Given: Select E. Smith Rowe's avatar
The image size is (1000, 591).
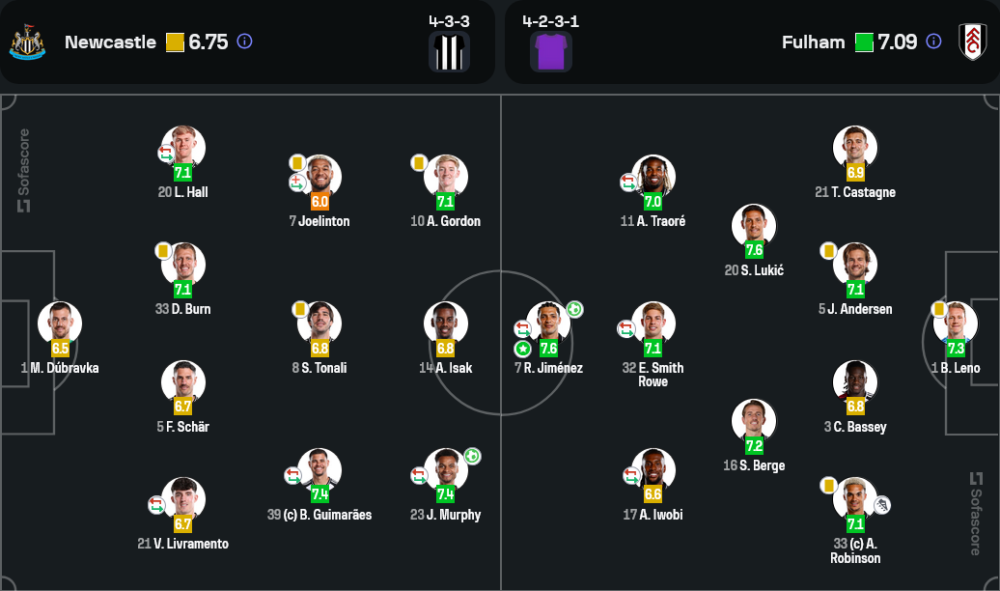Looking at the screenshot, I should tap(653, 323).
